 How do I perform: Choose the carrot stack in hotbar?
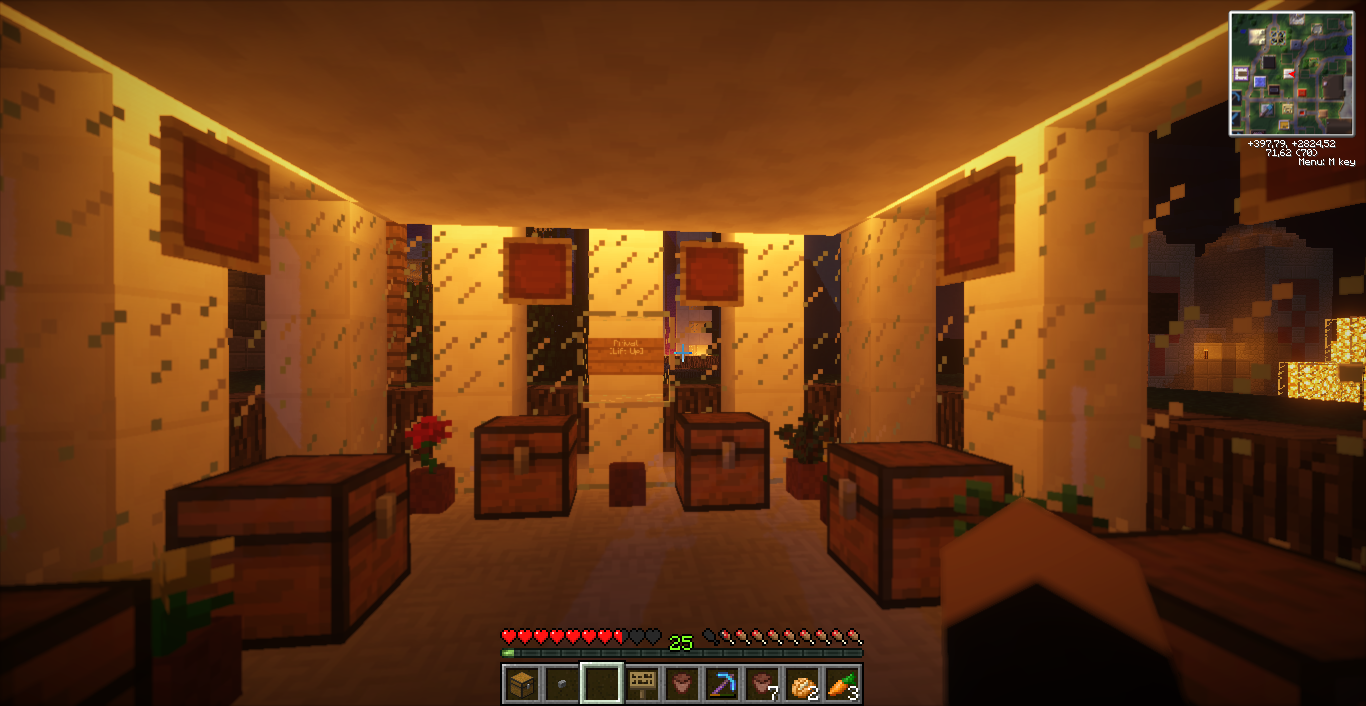842,684
